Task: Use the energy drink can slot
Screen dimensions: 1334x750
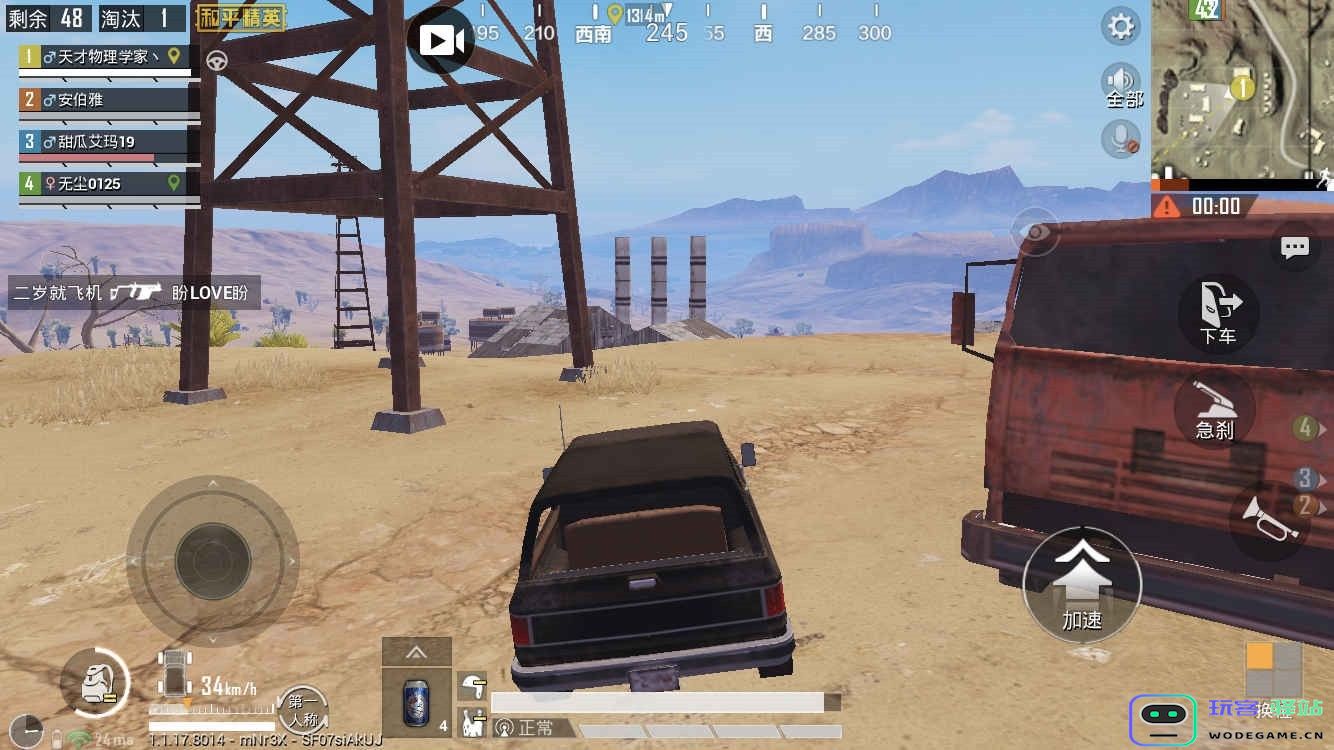Action: [x=416, y=702]
